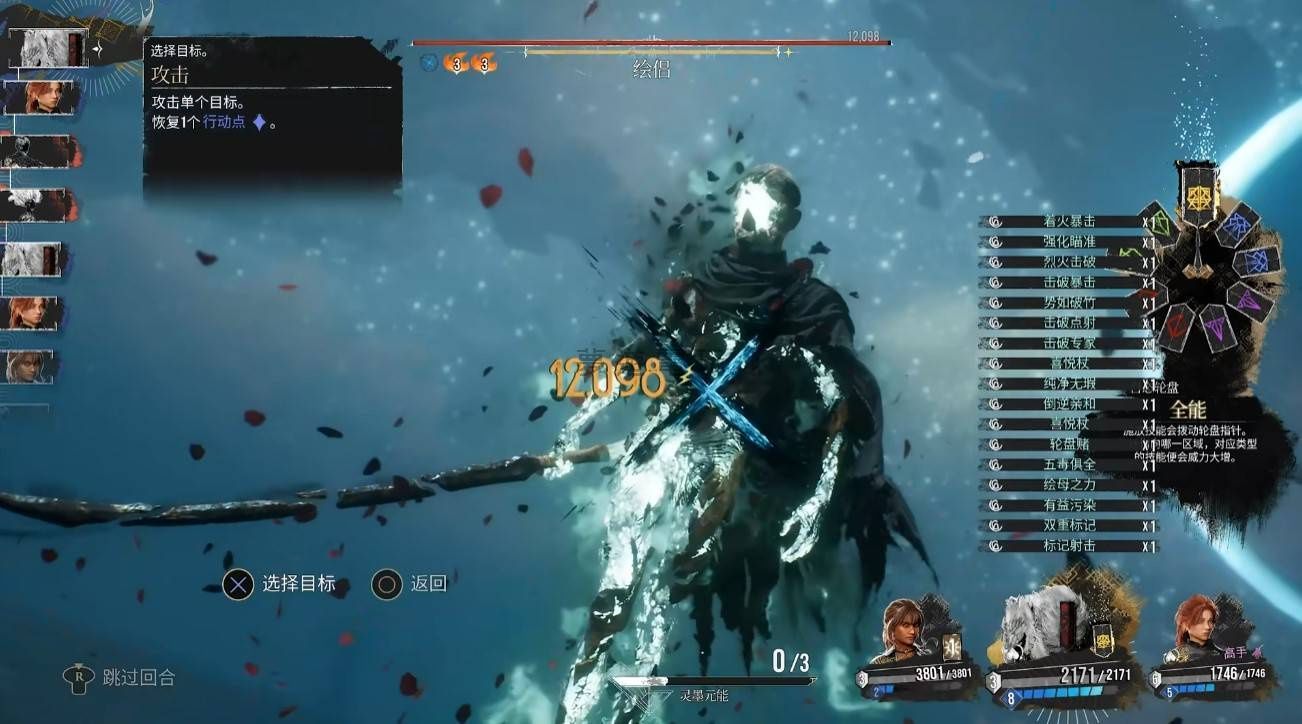The height and width of the screenshot is (724, 1302).
Task: Select the 有益污染 entry
Action: (1068, 505)
